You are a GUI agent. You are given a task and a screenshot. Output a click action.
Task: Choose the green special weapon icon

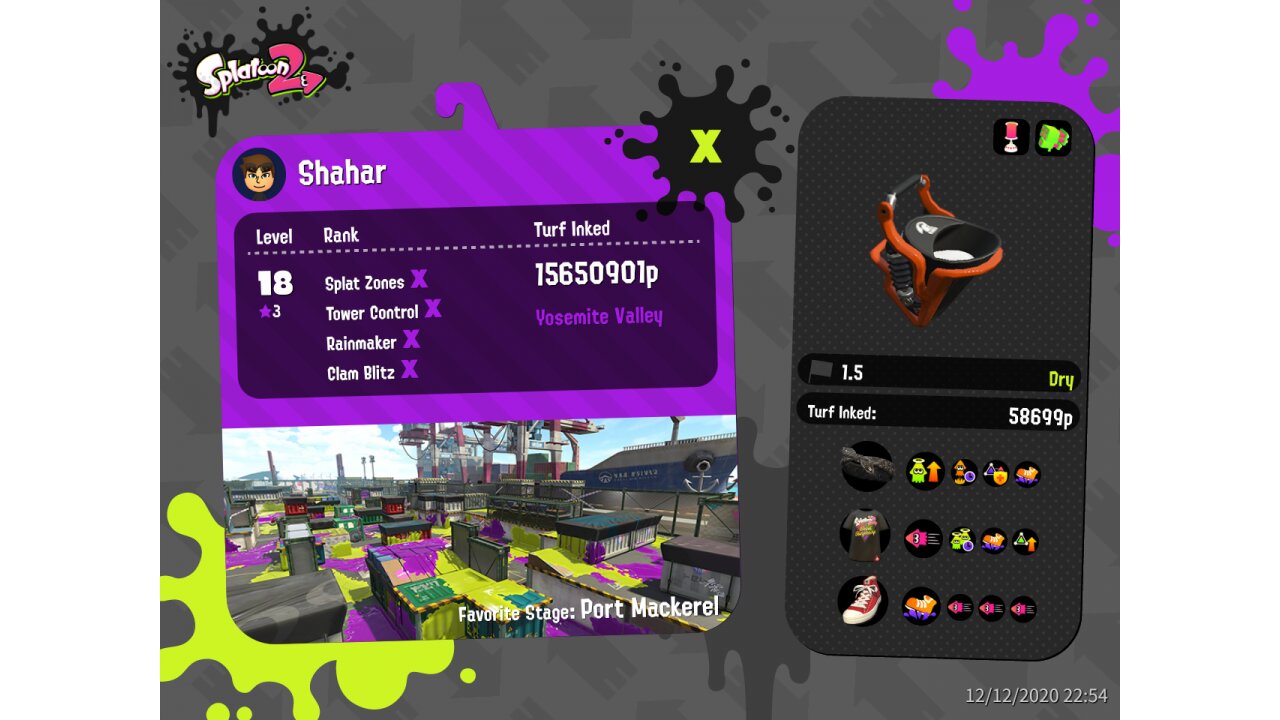1052,138
